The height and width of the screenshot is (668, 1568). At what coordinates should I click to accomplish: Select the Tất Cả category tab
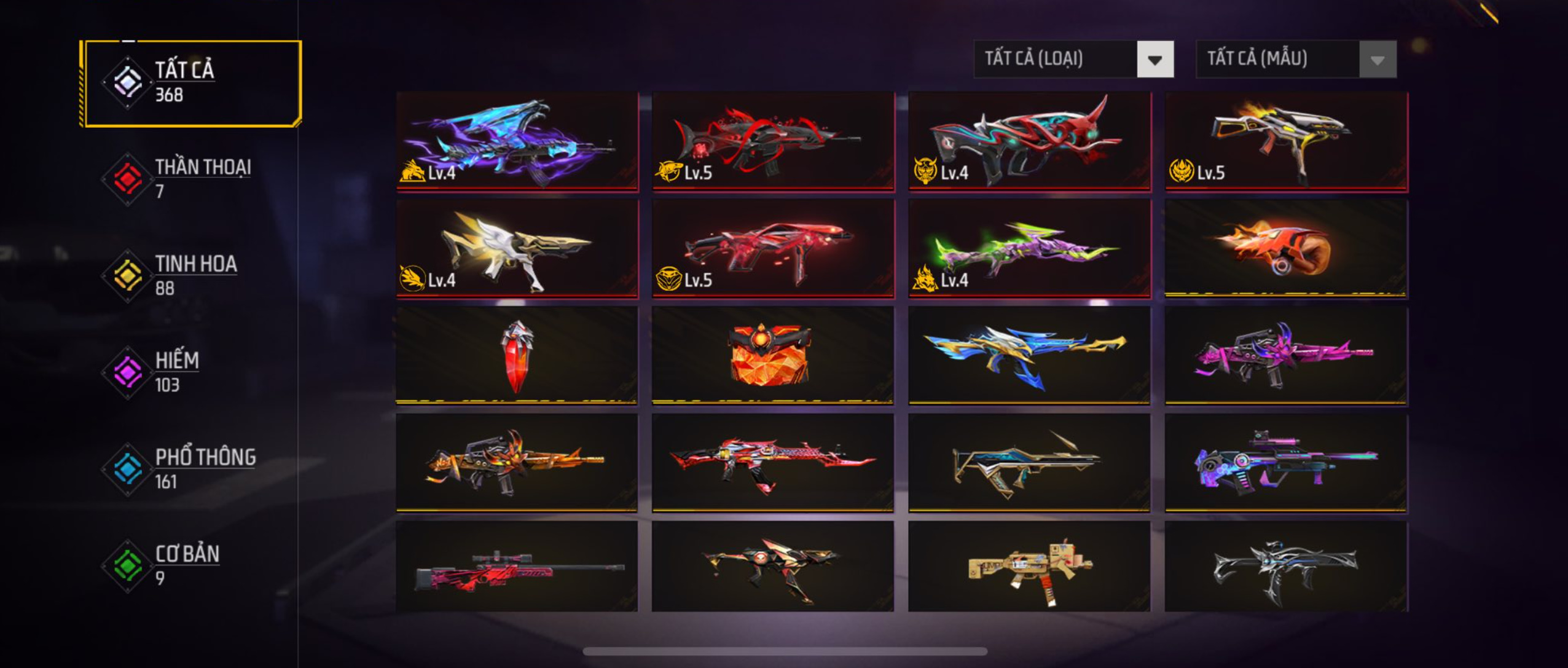(x=190, y=83)
